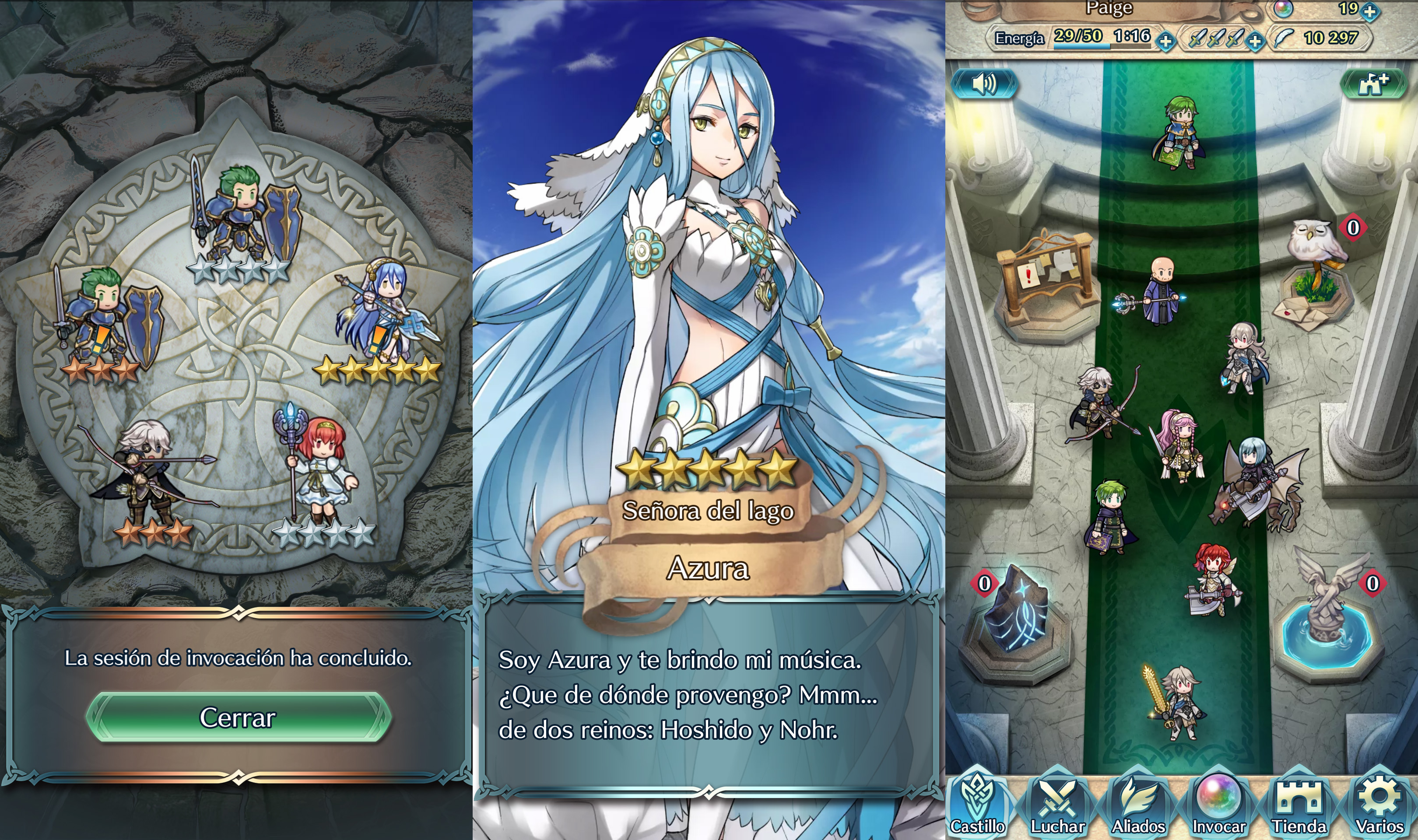Screen dimensions: 1418x840
Task: Add more orbs with the plus button
Action: 1370,11
